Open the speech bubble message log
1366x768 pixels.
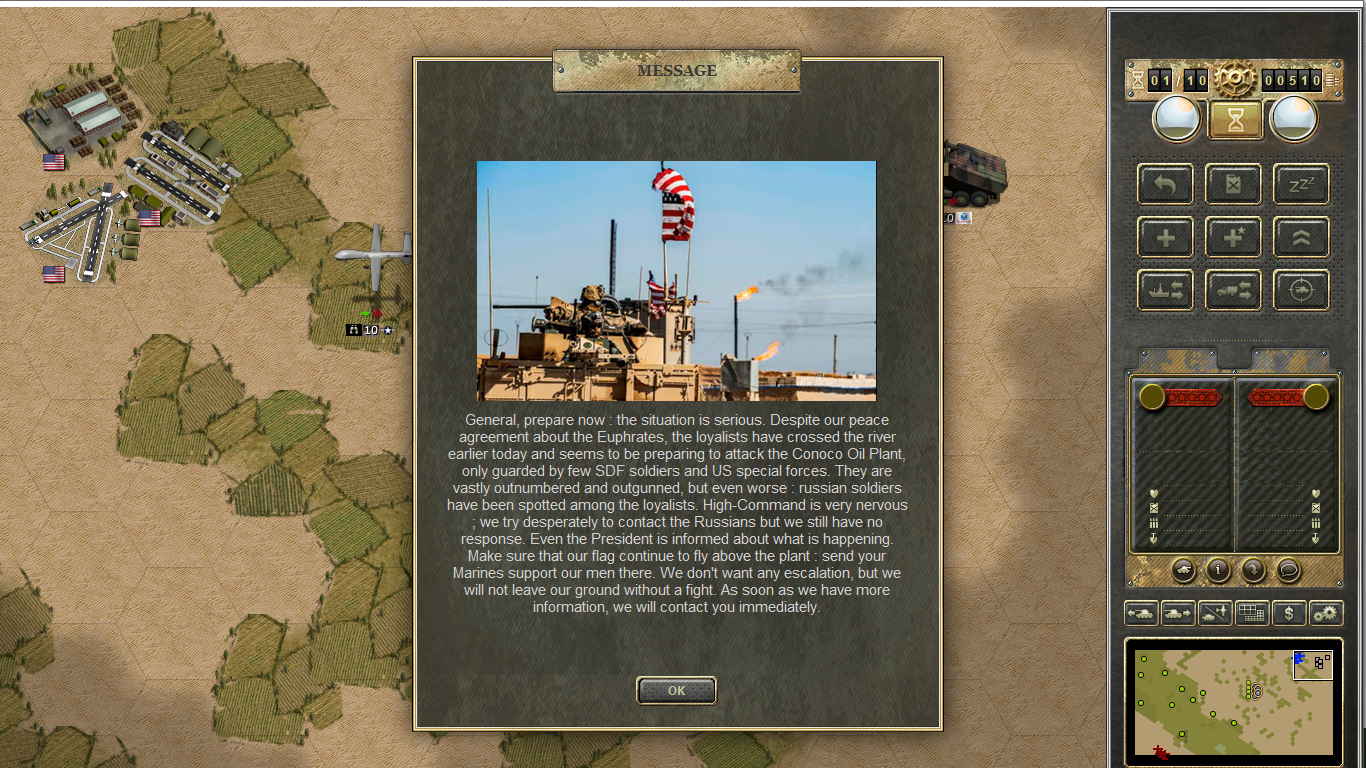click(1289, 570)
